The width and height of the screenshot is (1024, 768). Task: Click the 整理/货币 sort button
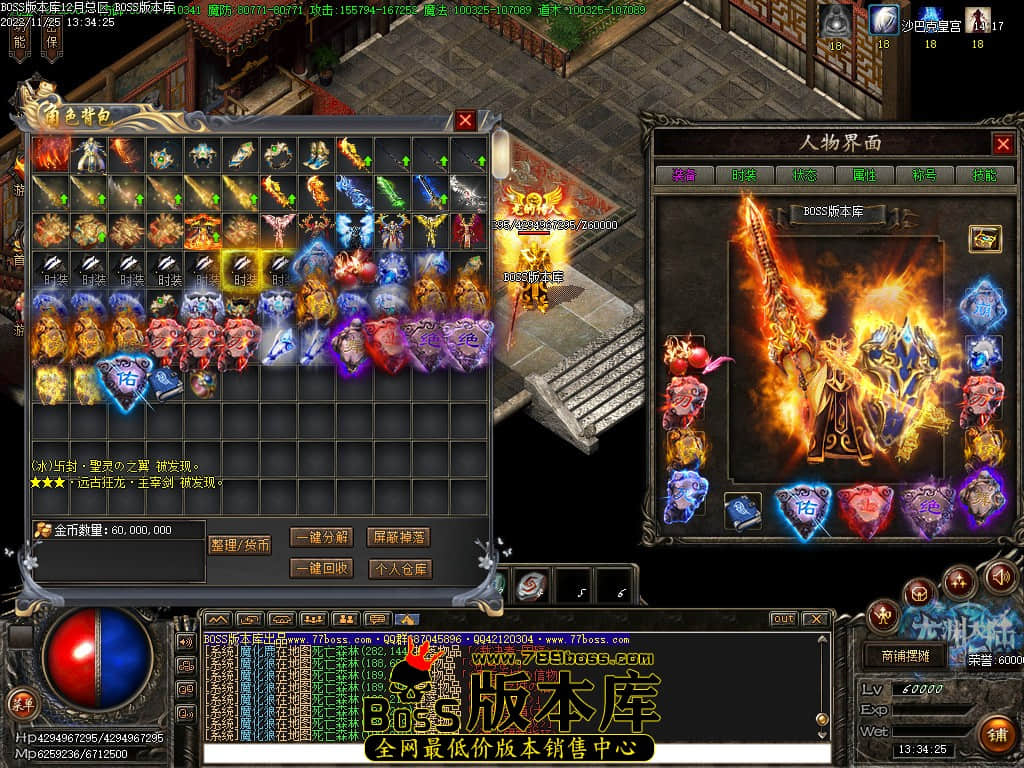[240, 545]
